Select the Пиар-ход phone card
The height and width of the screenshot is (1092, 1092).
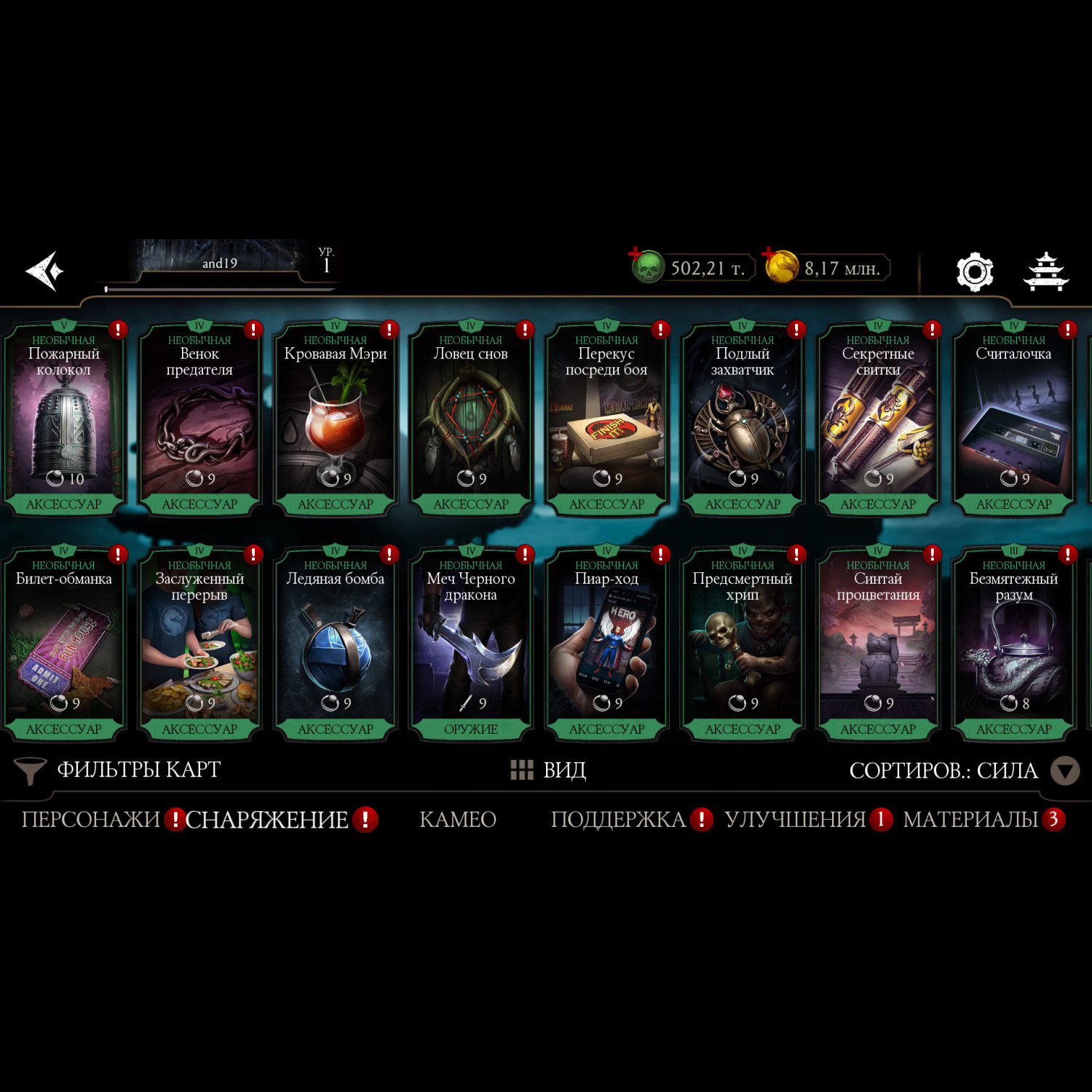coord(606,645)
